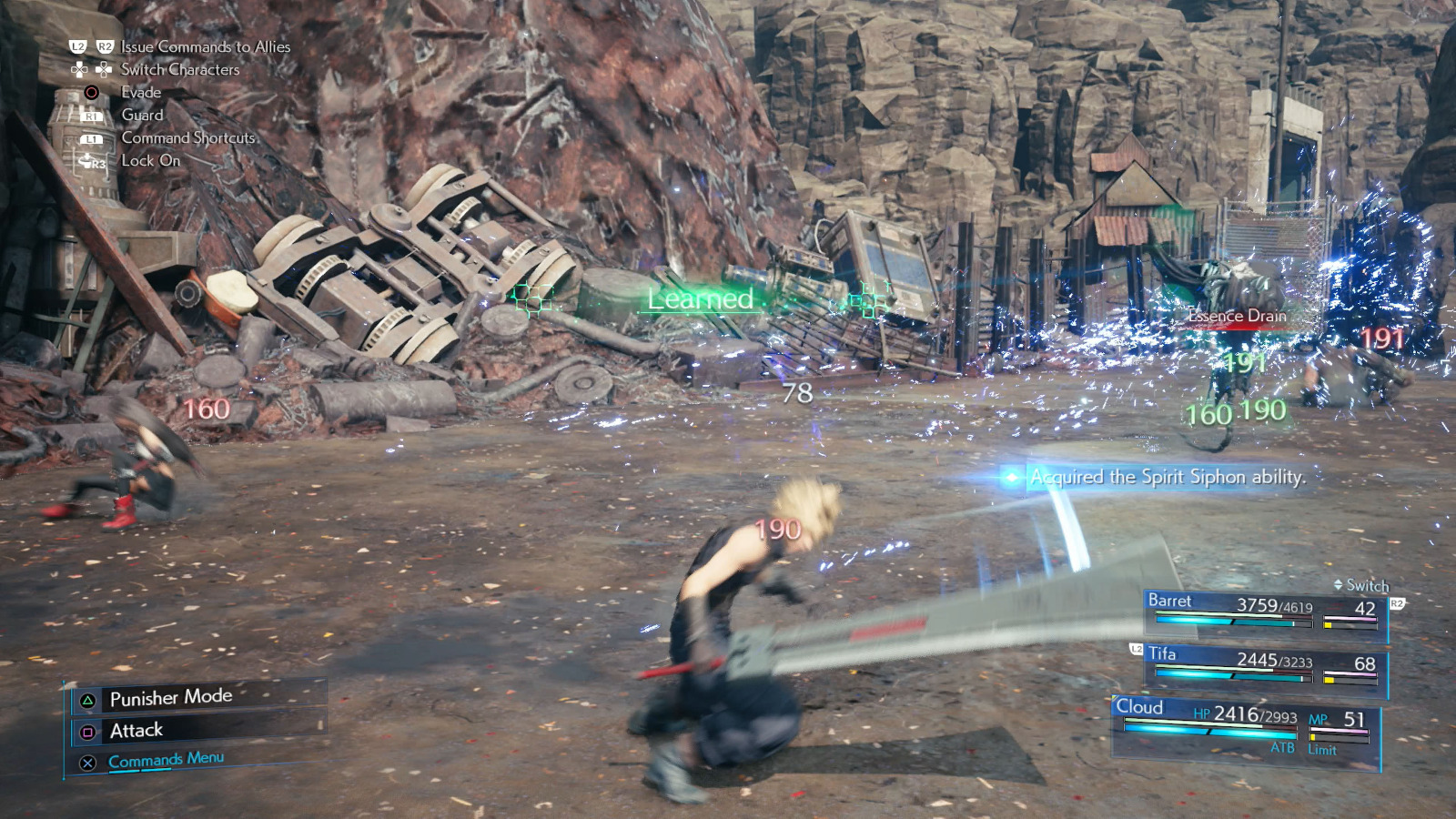Open the Commands Menu

point(166,760)
